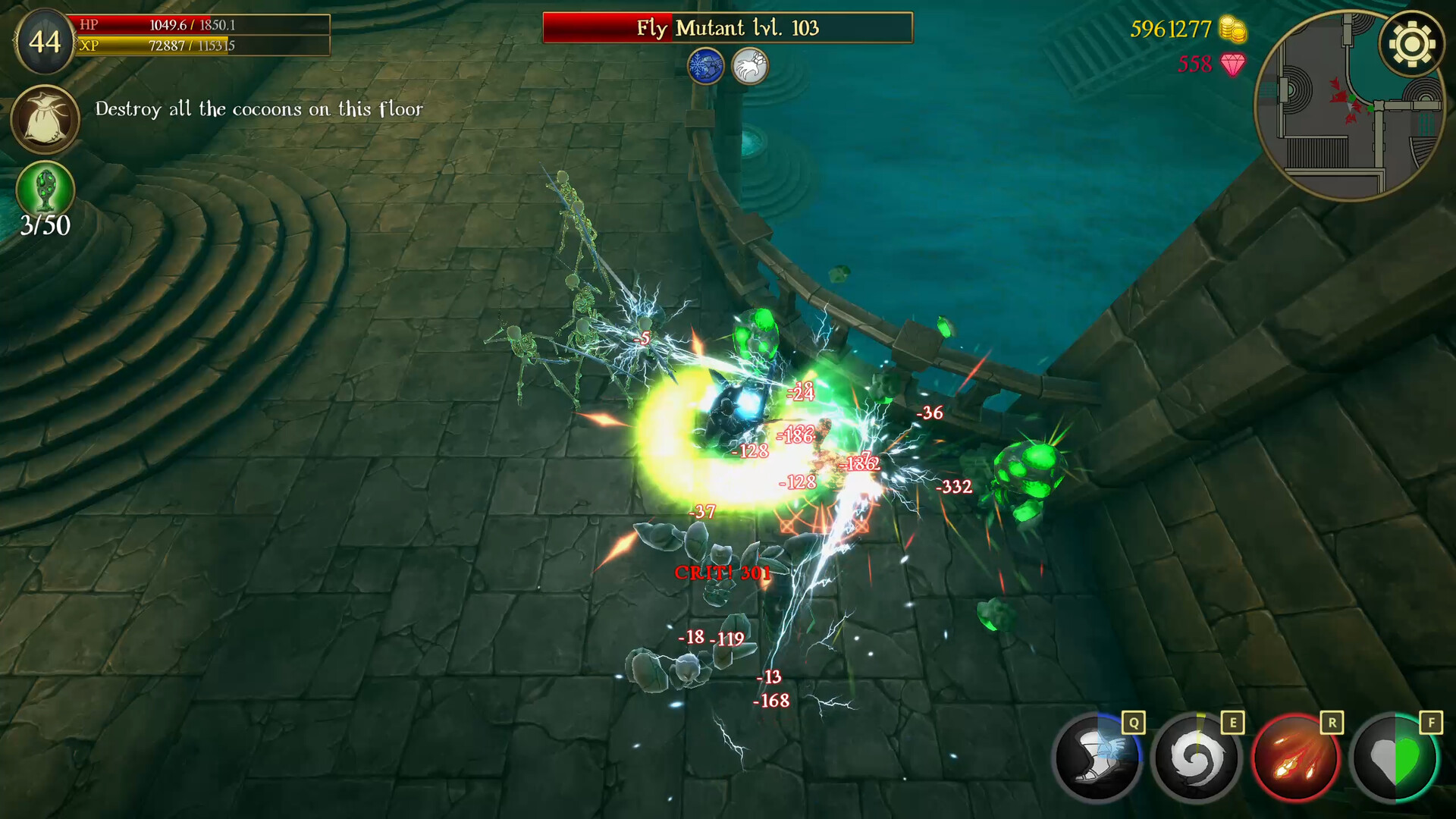Viewport: 1456px width, 819px height.
Task: Open the quest bag icon below the level badge
Action: pyautogui.click(x=45, y=119)
